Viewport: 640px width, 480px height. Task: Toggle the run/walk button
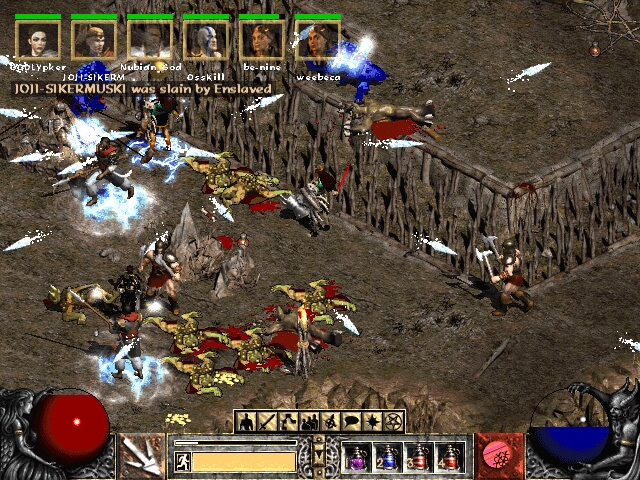click(x=184, y=461)
